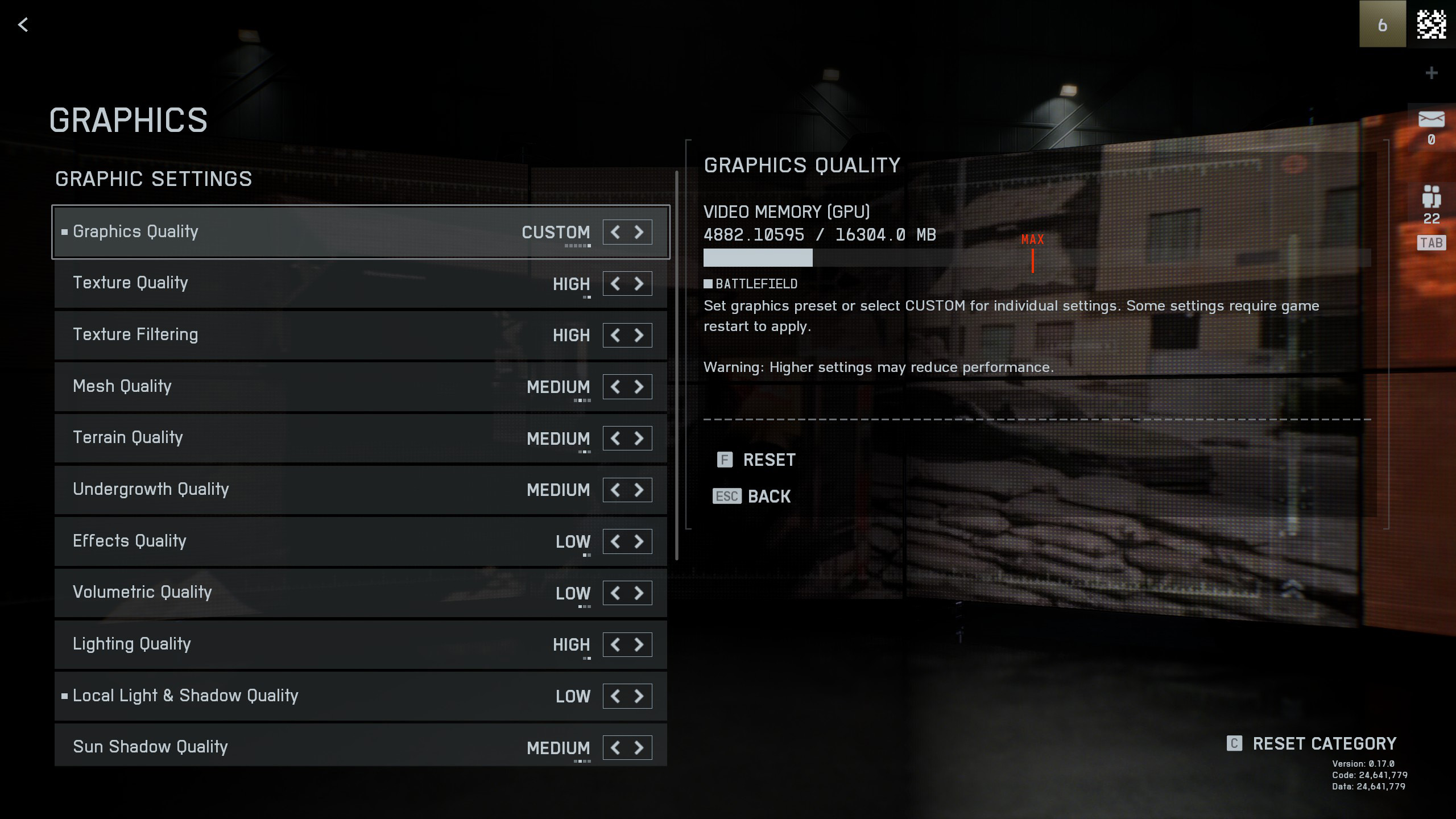Lower Lighting Quality with left arrow

pyautogui.click(x=615, y=644)
